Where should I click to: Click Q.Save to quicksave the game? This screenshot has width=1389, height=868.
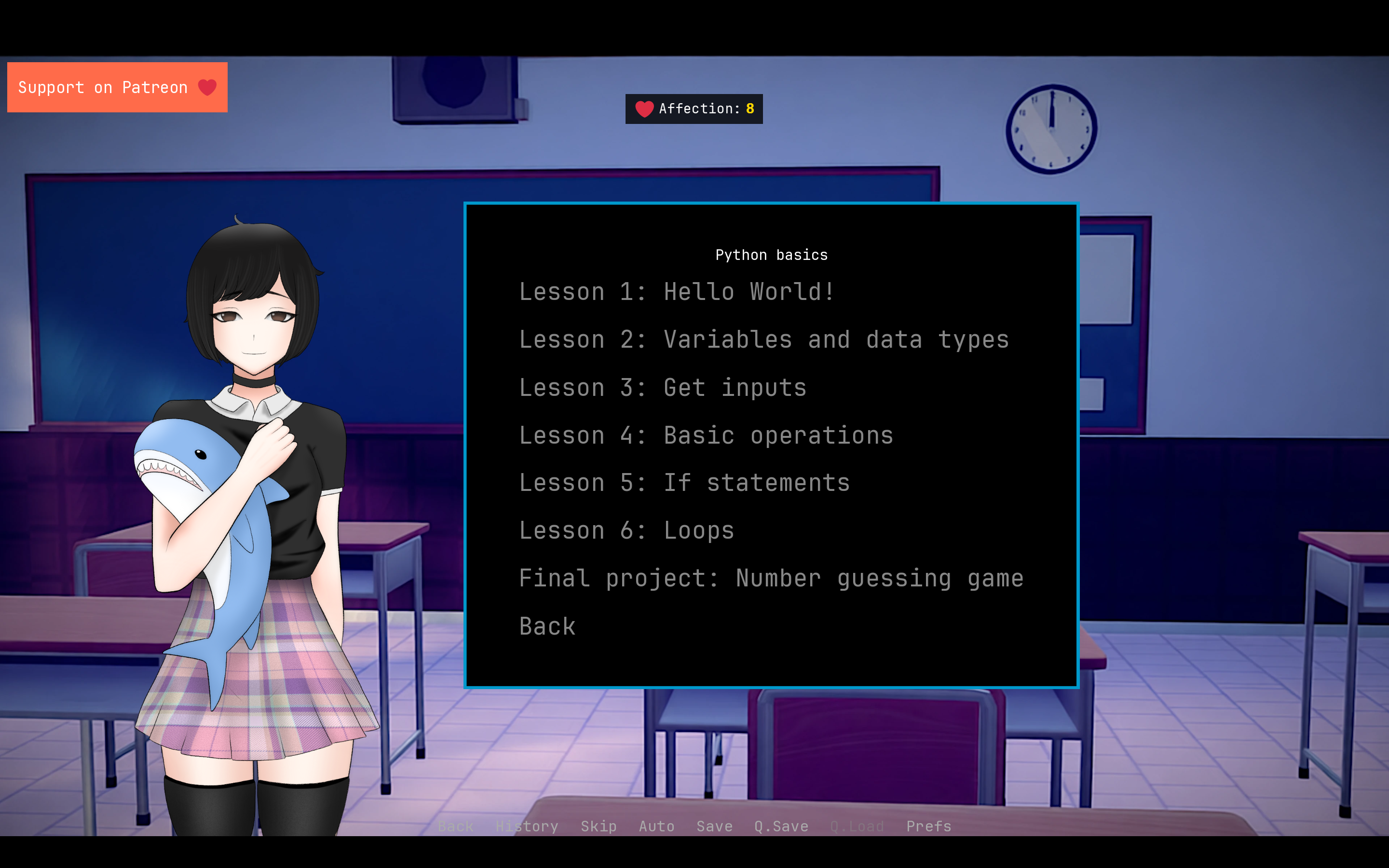(781, 826)
